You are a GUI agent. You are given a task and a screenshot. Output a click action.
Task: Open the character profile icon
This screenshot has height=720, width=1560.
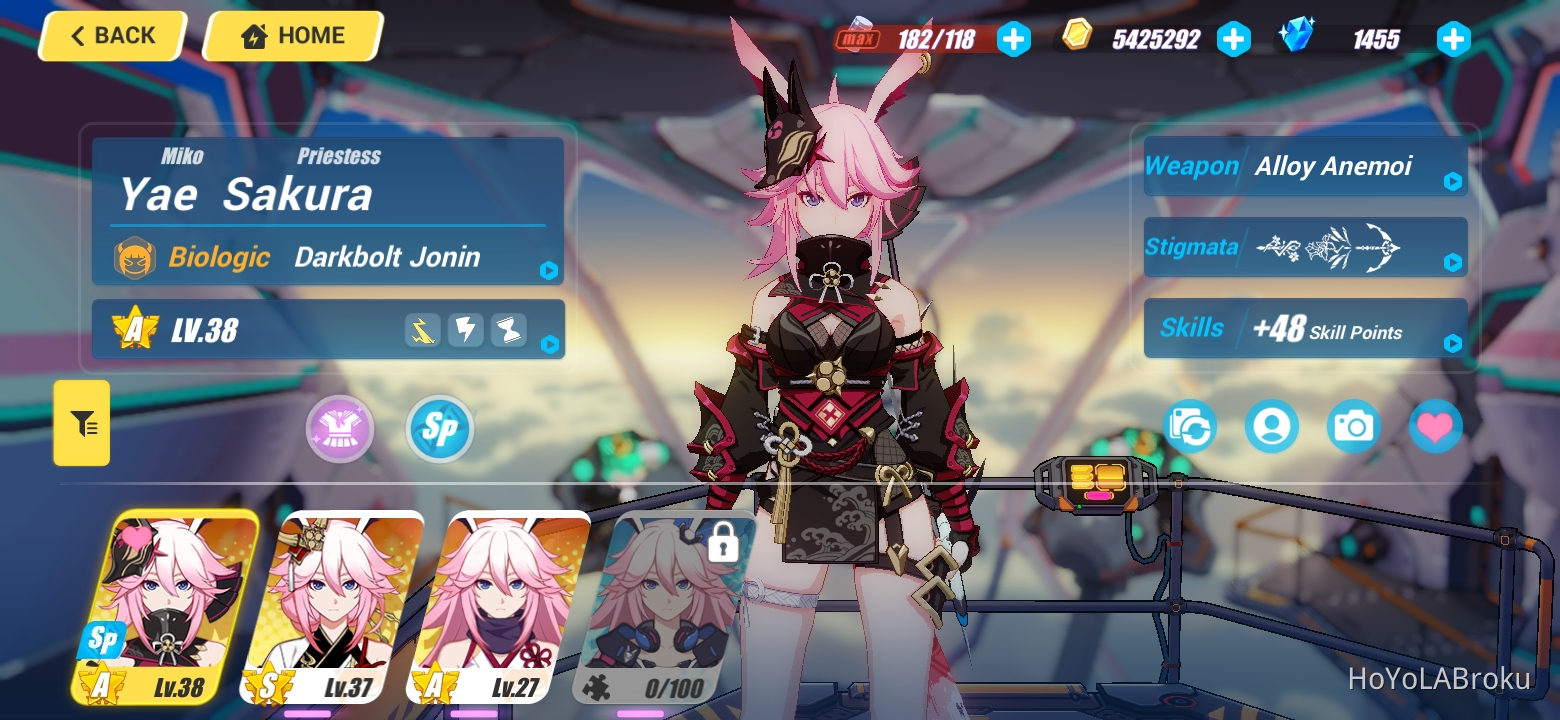point(1272,427)
